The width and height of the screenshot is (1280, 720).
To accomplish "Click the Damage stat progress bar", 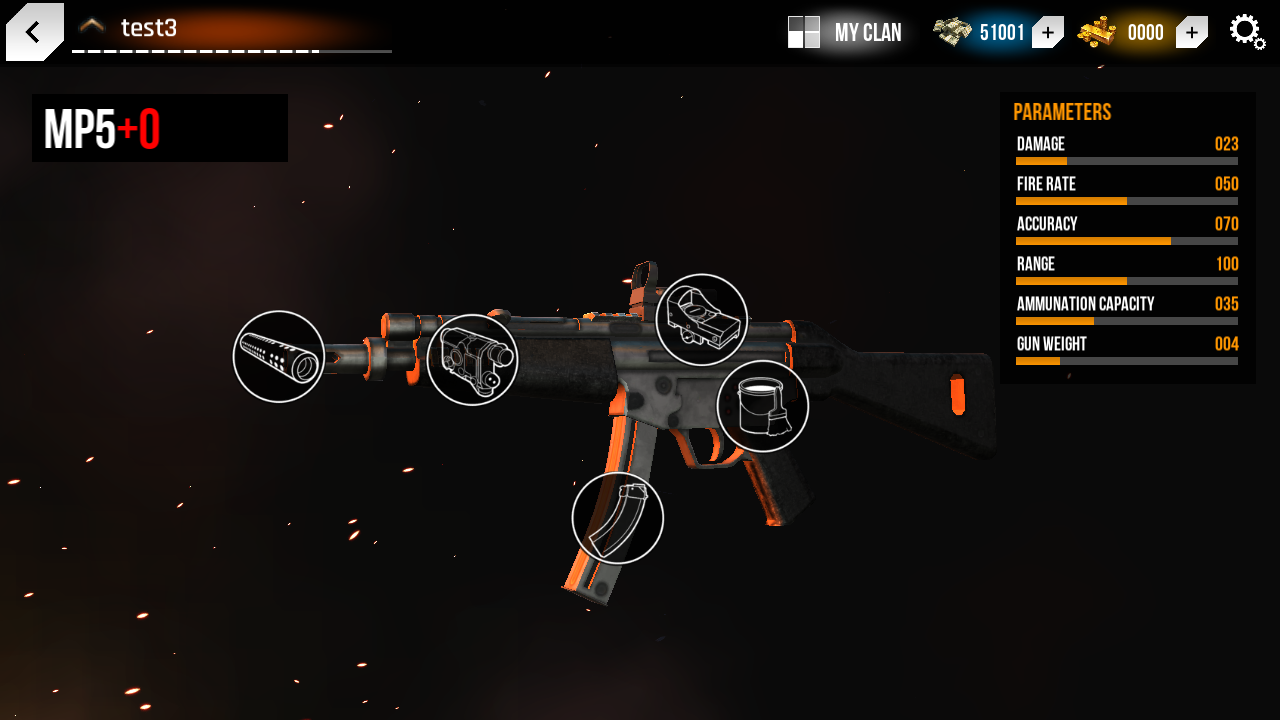I will tap(1127, 160).
